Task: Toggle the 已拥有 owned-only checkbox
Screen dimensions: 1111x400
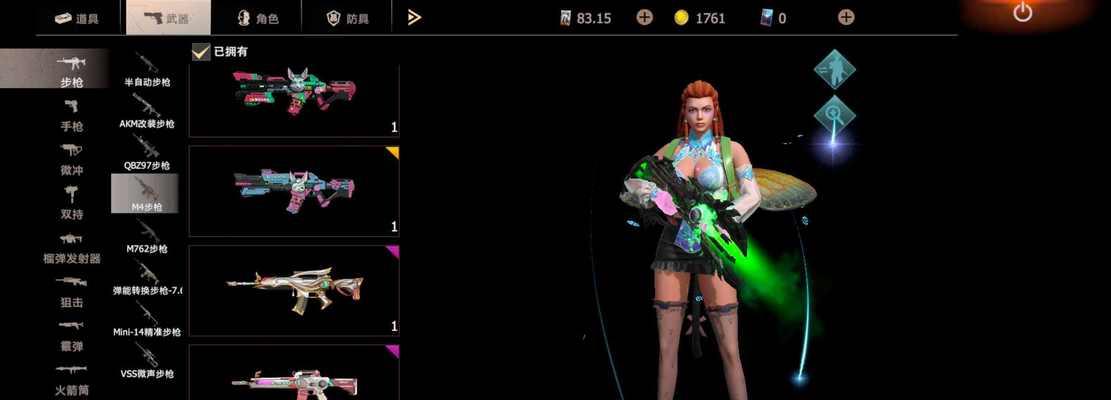Action: click(x=200, y=51)
